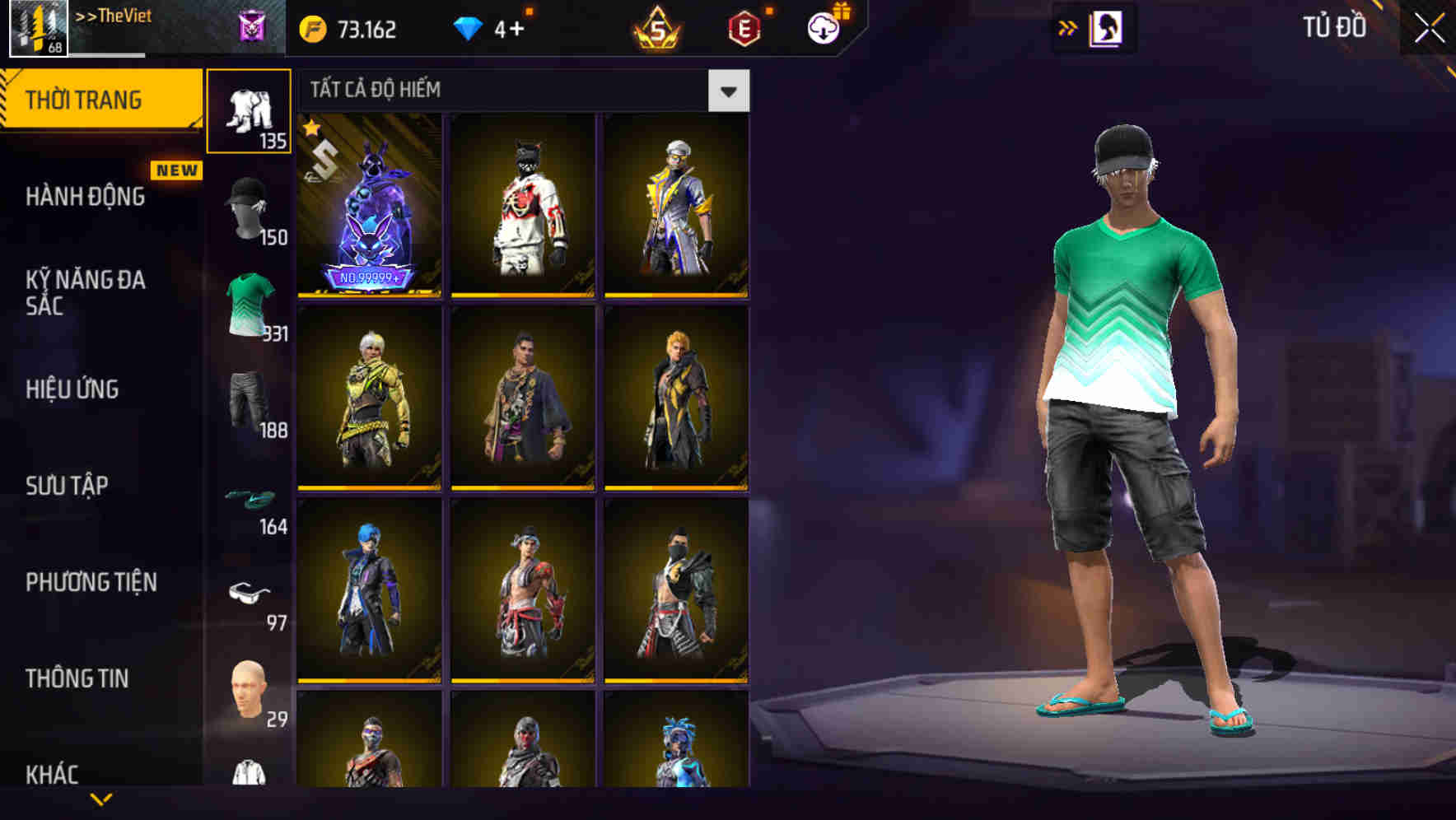Select the purple bunny NO.99999+ outfit thumbnail
The height and width of the screenshot is (820, 1456).
[x=369, y=206]
